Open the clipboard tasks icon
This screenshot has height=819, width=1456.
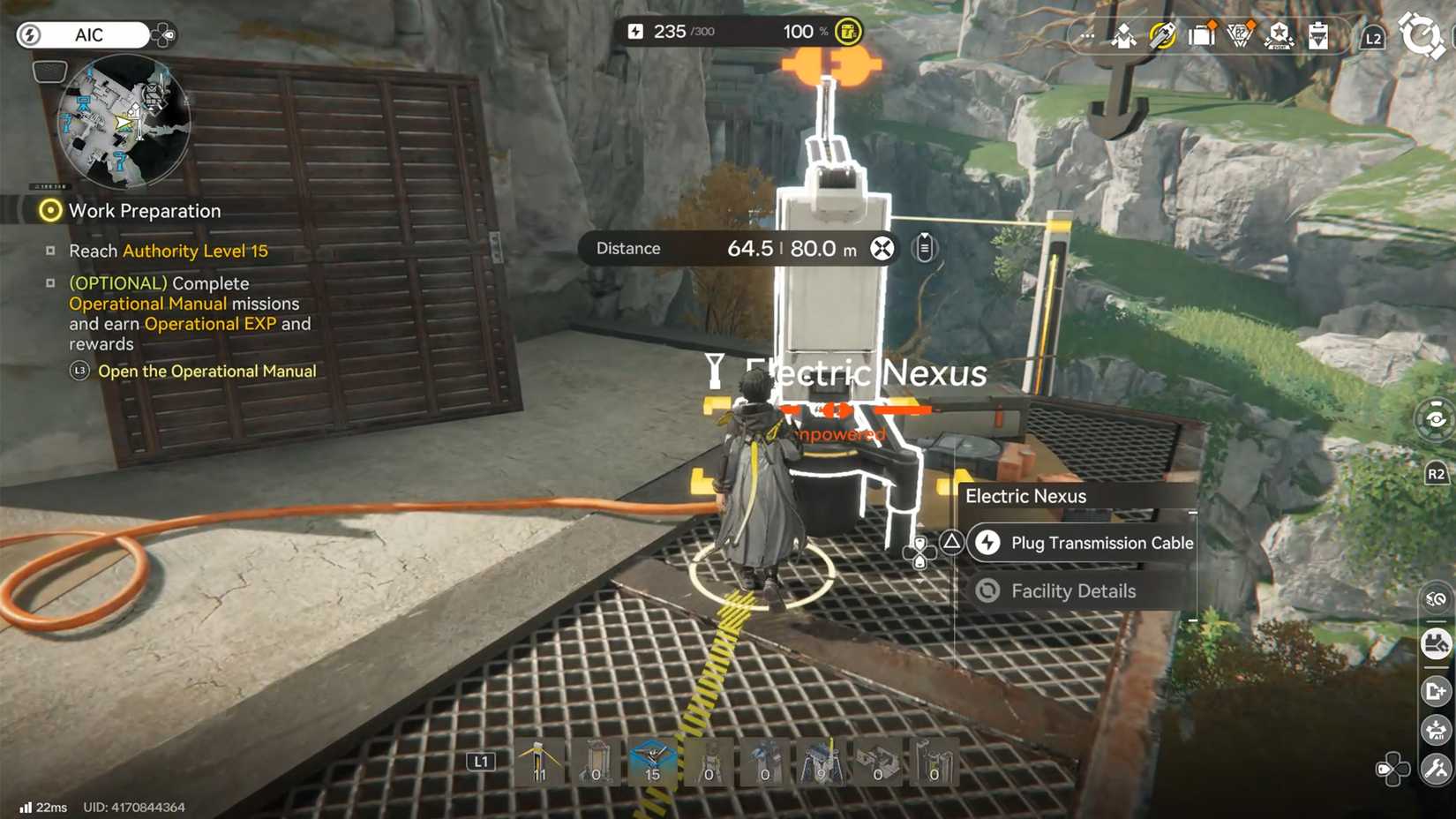point(1317,36)
